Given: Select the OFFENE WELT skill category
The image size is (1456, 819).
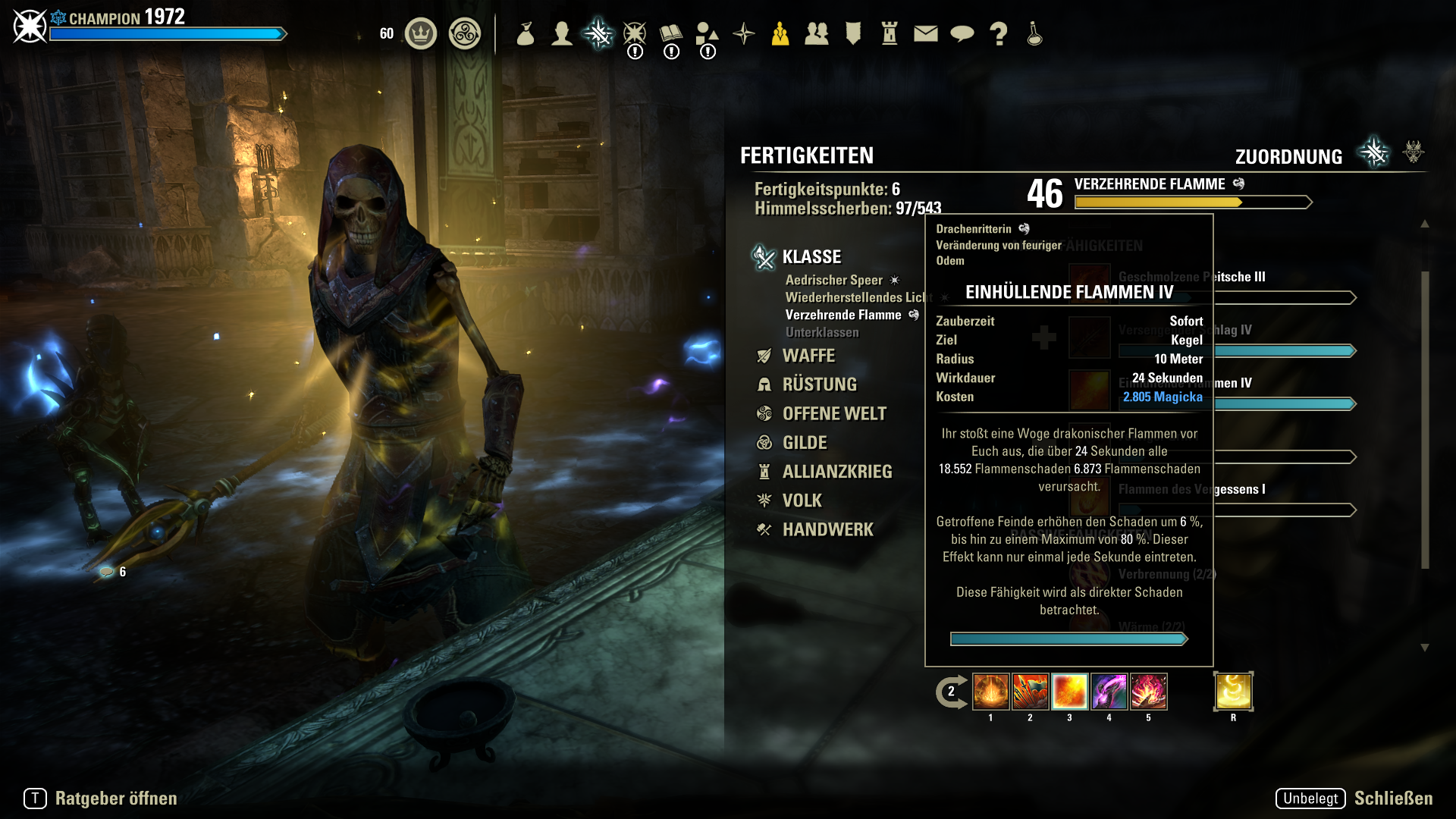Looking at the screenshot, I should click(834, 413).
